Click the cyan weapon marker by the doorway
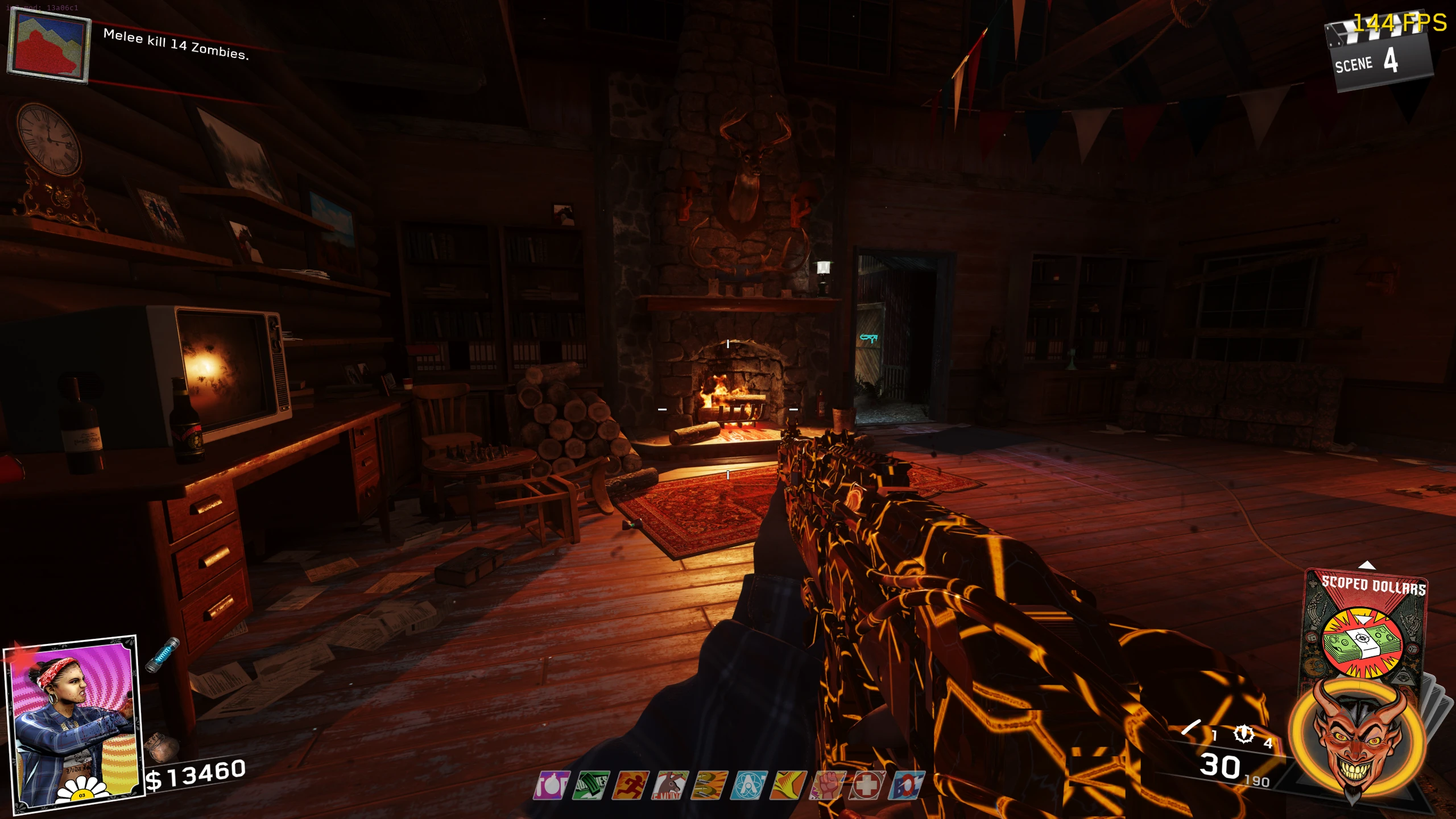Screen dimensions: 1456x819 (x=868, y=338)
